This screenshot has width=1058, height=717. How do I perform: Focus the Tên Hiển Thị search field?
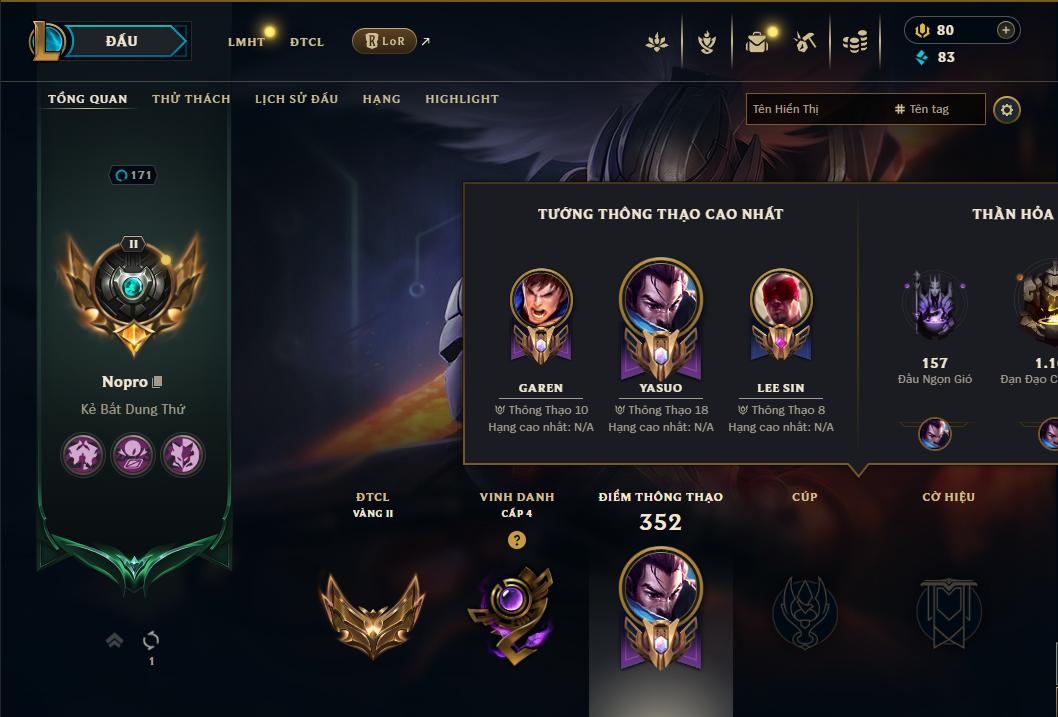815,109
